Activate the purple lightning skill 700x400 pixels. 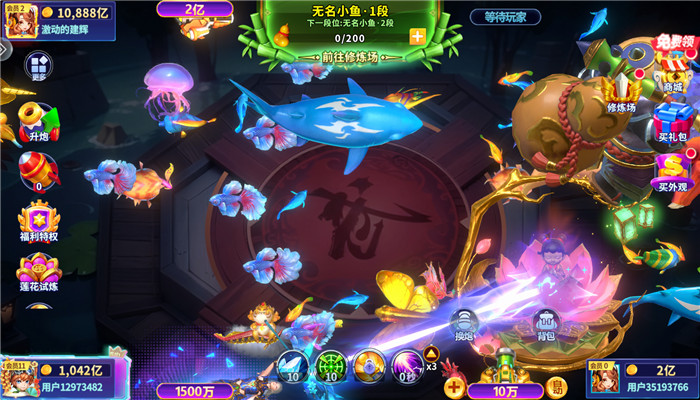407,365
